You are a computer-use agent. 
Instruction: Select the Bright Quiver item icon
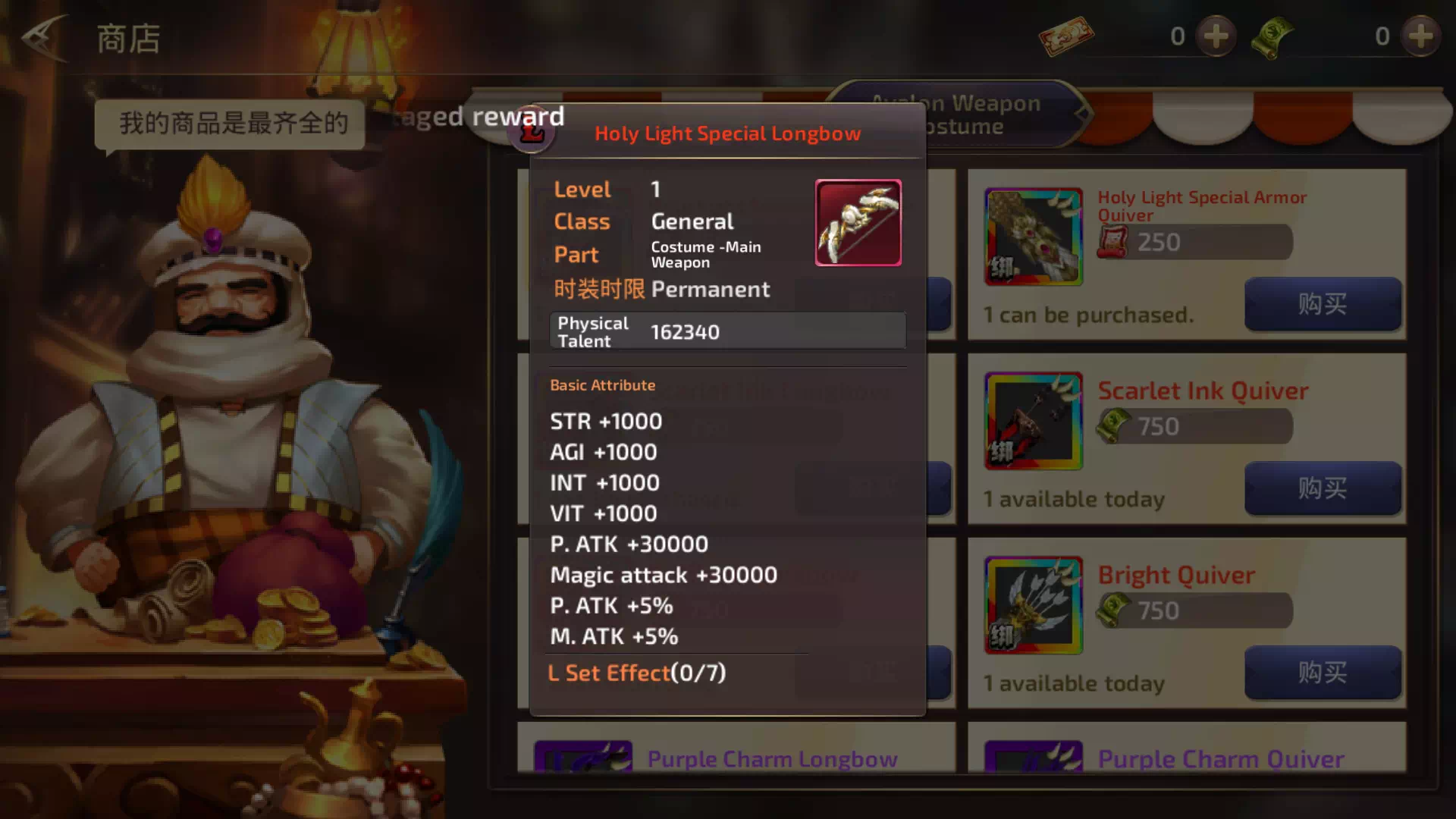click(1033, 605)
